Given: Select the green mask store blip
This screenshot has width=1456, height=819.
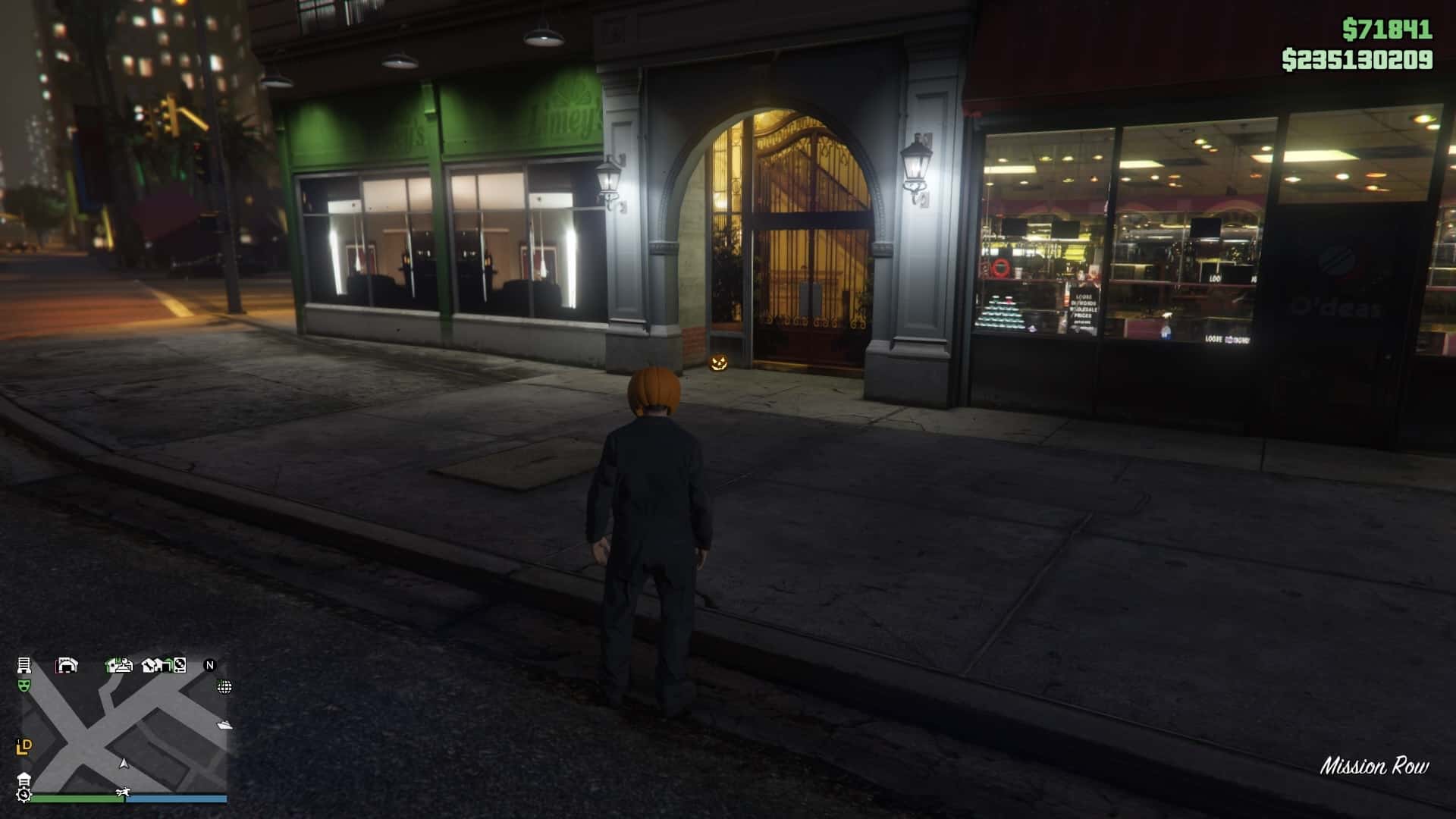Looking at the screenshot, I should point(24,686).
